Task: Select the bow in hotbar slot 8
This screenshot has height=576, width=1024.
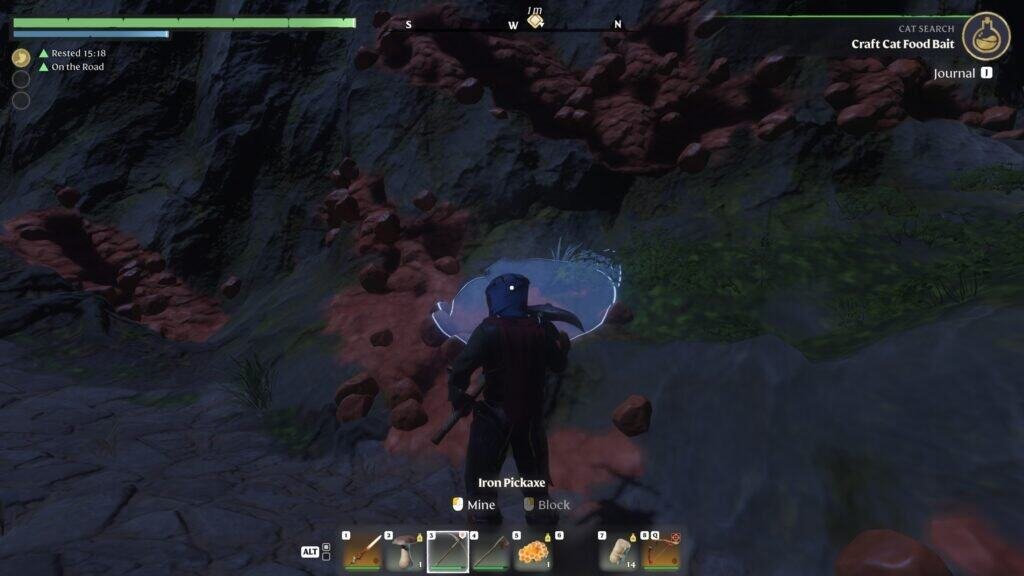Action: [x=661, y=551]
